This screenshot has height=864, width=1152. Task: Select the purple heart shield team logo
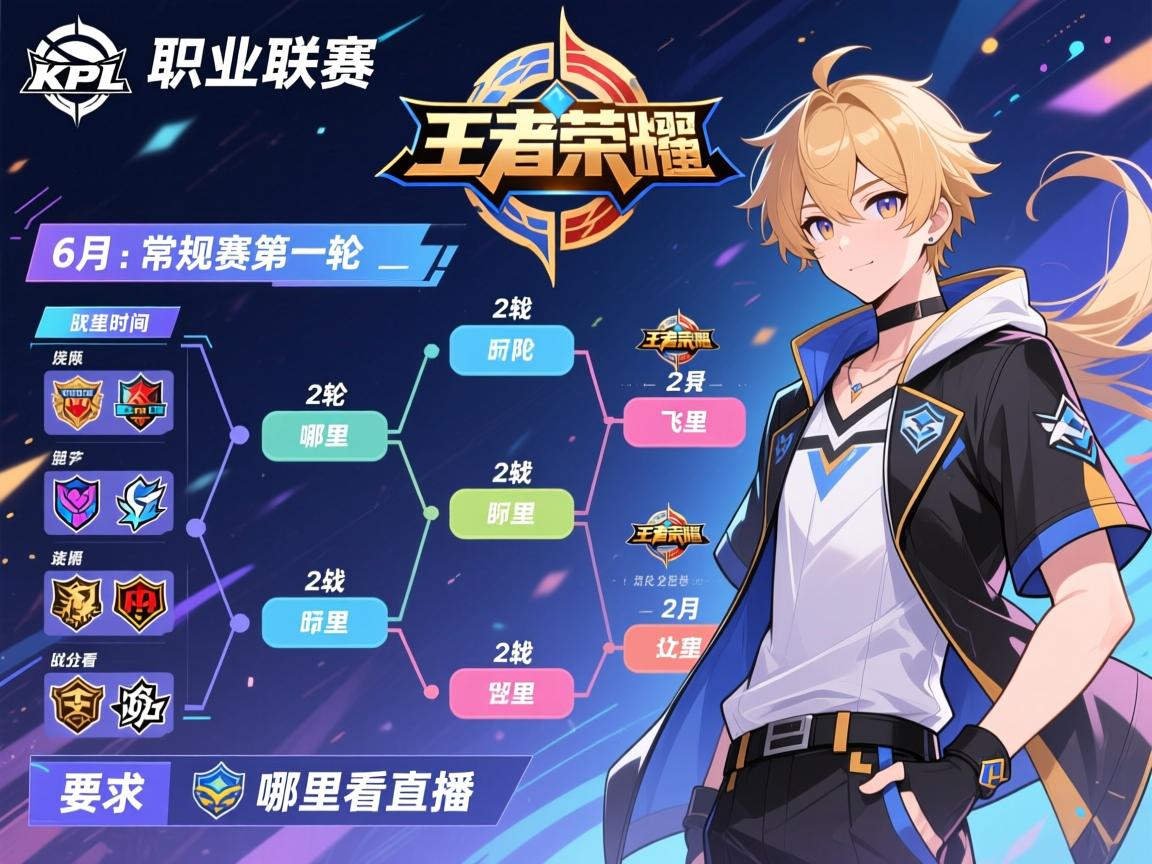tap(79, 502)
